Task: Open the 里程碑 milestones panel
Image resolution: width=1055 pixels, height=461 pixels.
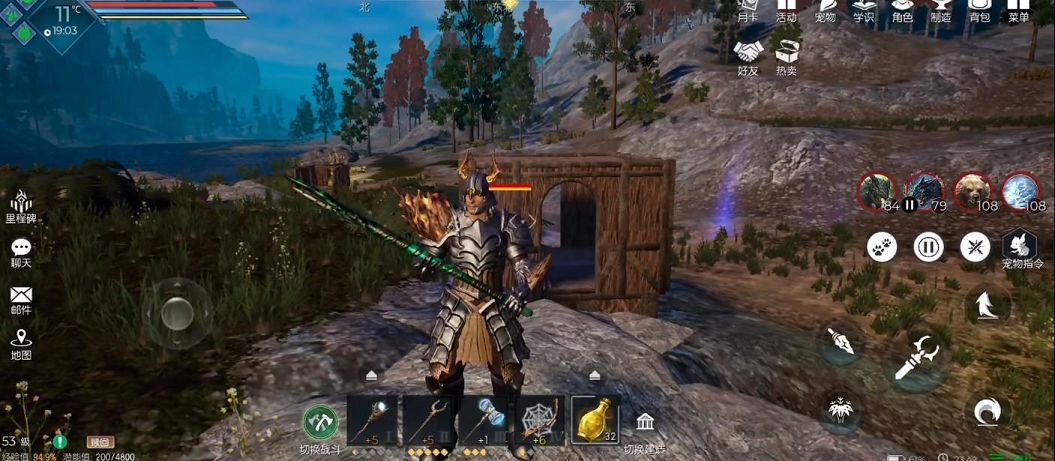Action: (21, 205)
